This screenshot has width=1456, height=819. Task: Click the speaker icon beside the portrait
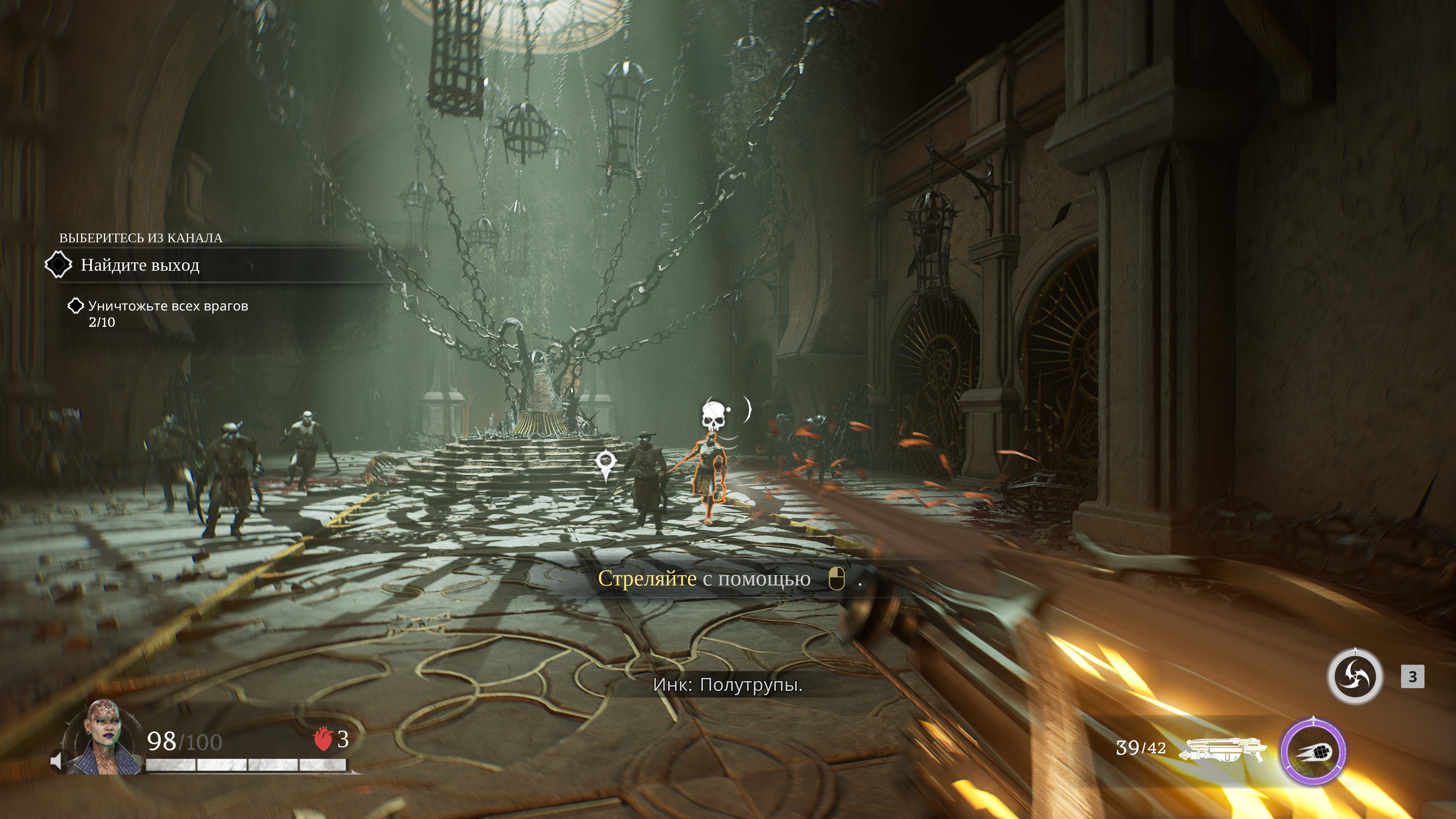click(x=56, y=761)
